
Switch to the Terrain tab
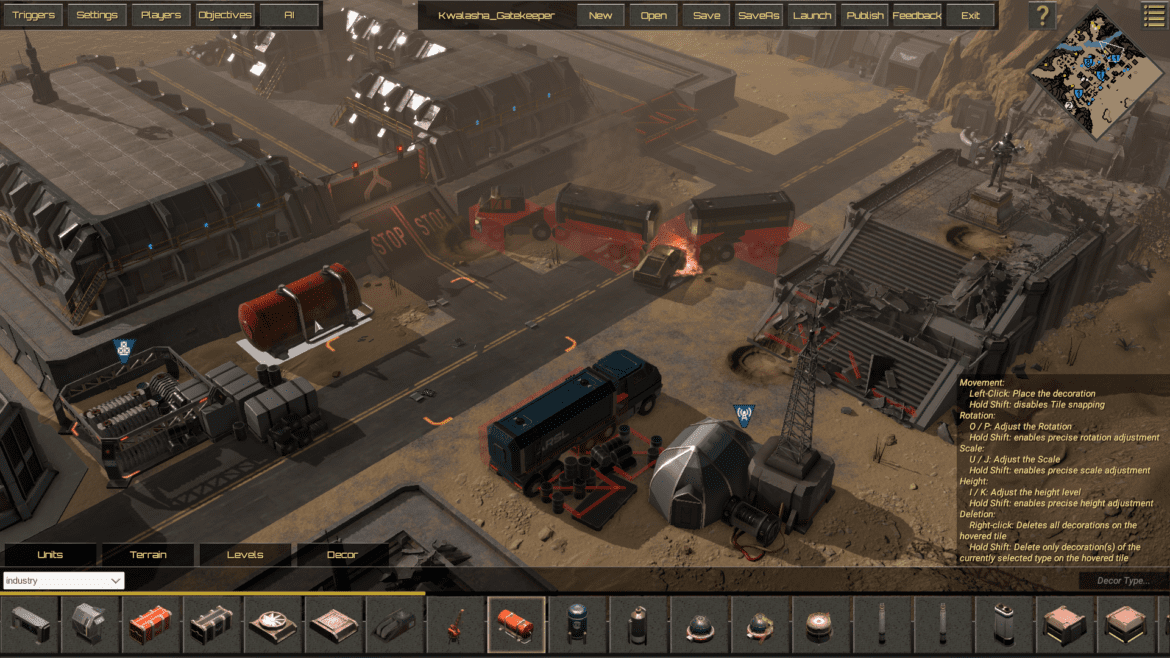click(148, 555)
